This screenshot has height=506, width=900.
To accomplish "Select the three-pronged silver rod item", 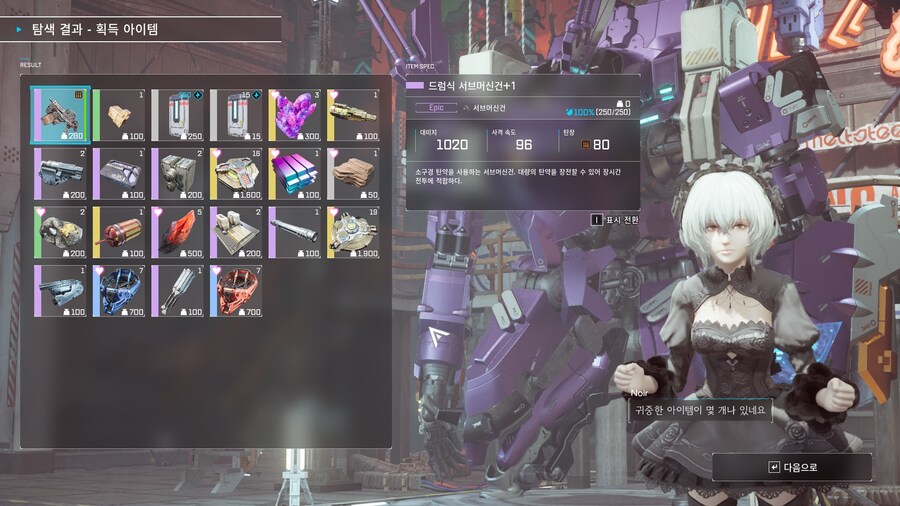I will point(178,290).
